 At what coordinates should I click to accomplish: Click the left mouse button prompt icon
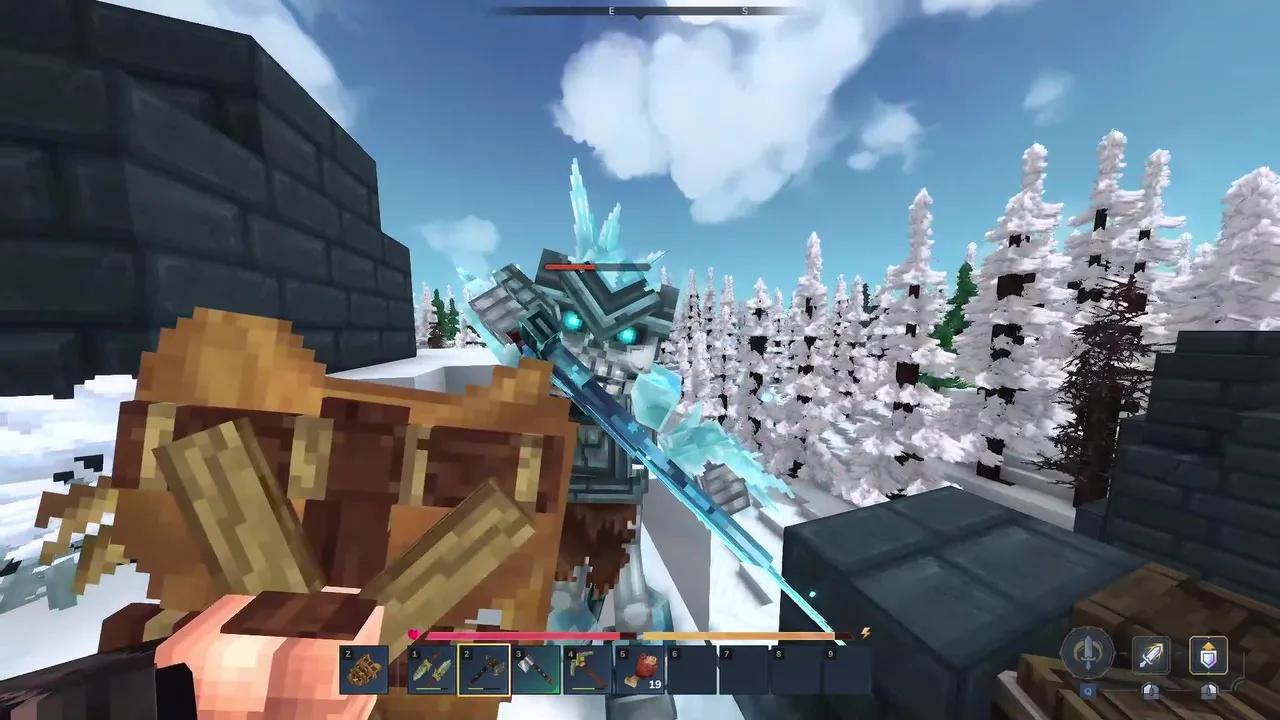[1150, 691]
